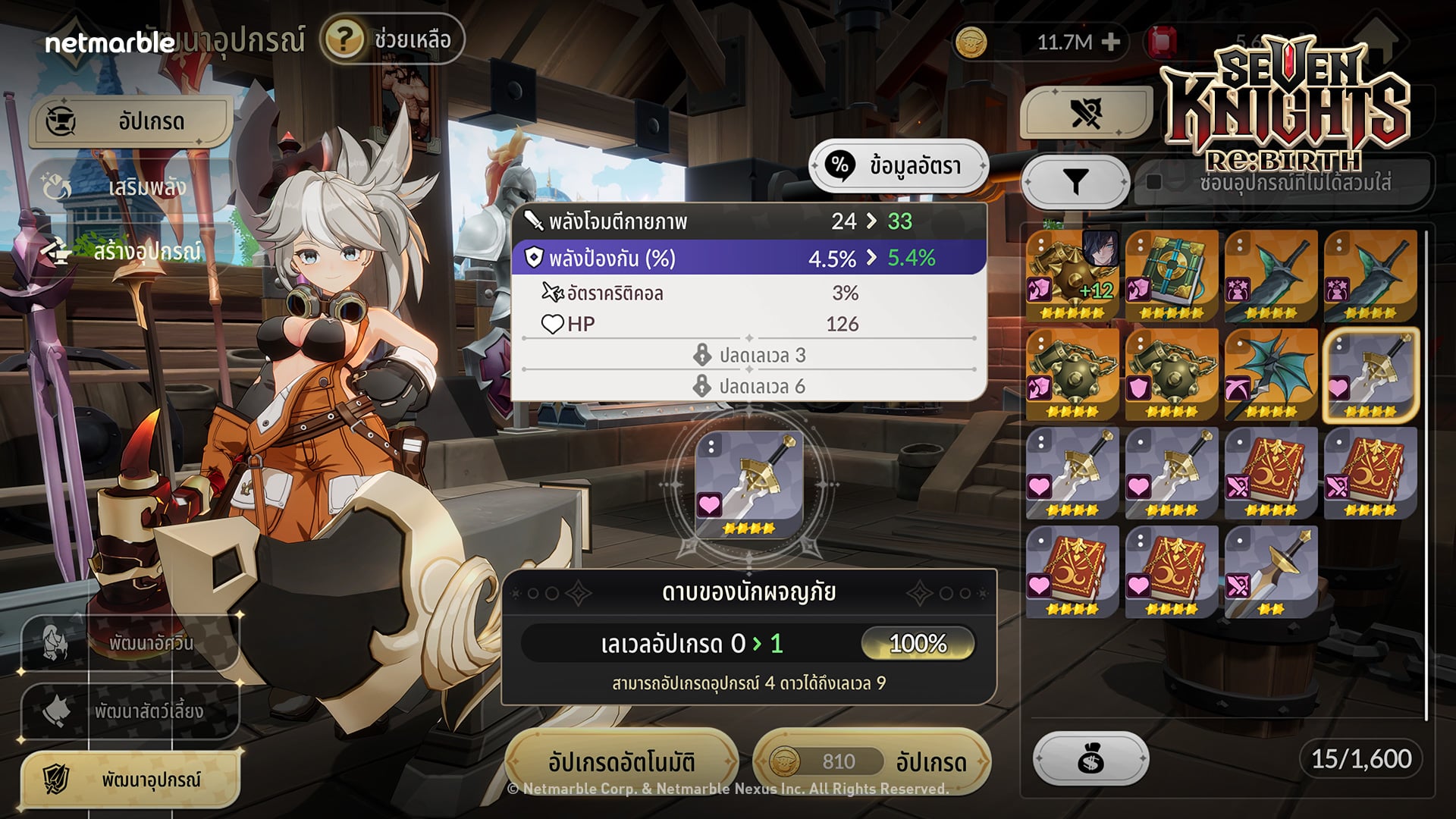Open the money bag sell button
Image resolution: width=1456 pixels, height=819 pixels.
point(1090,758)
